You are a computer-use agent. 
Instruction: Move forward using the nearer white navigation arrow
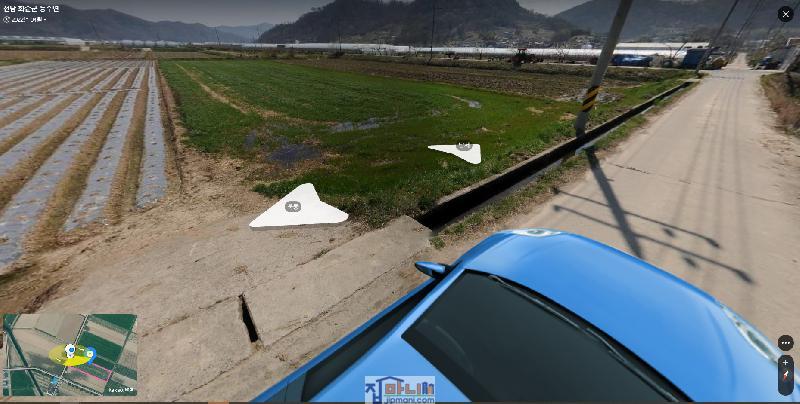pos(296,207)
